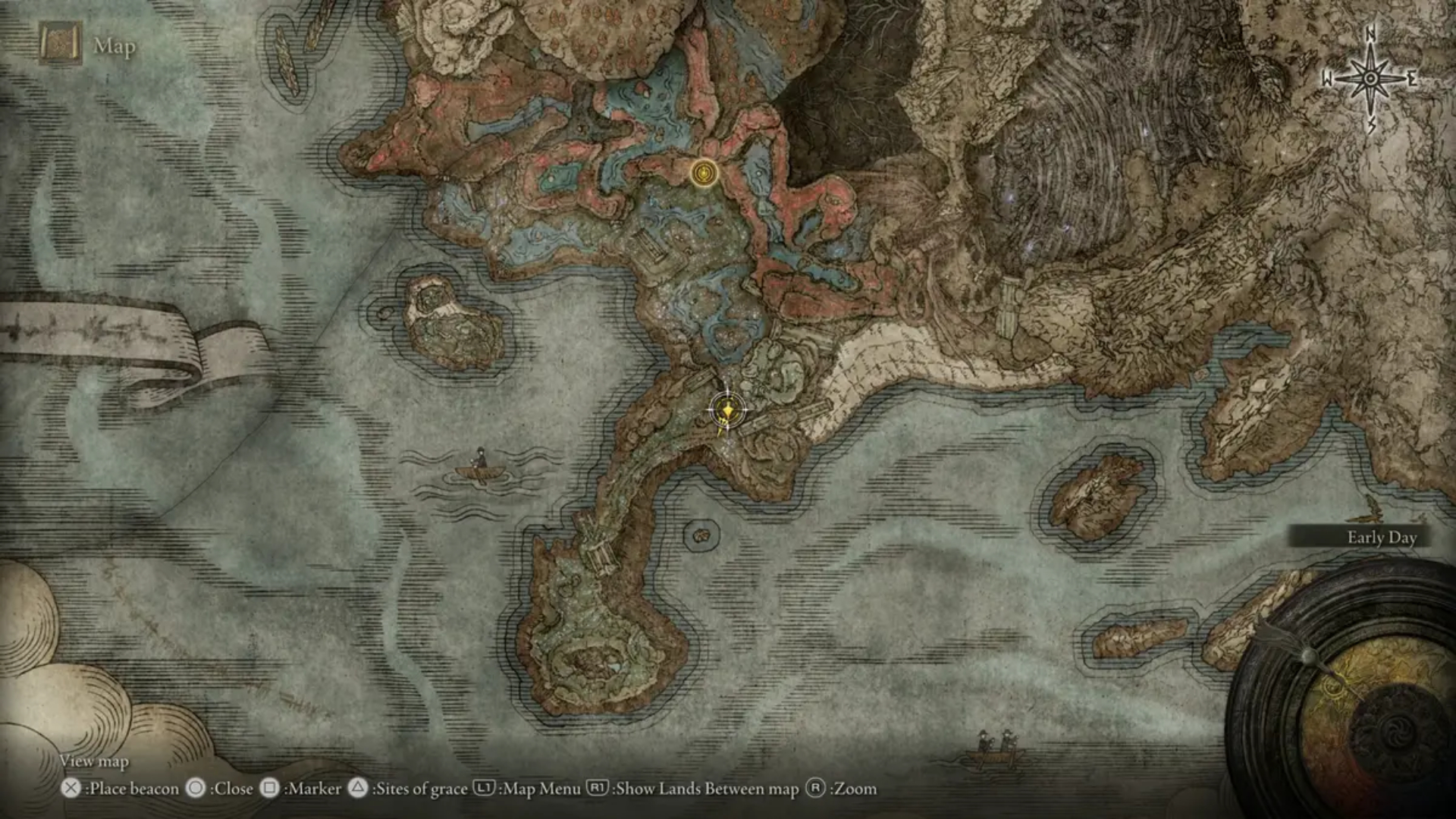Screen dimensions: 1456x819
Task: Click the Map scroll icon
Action: 60,45
